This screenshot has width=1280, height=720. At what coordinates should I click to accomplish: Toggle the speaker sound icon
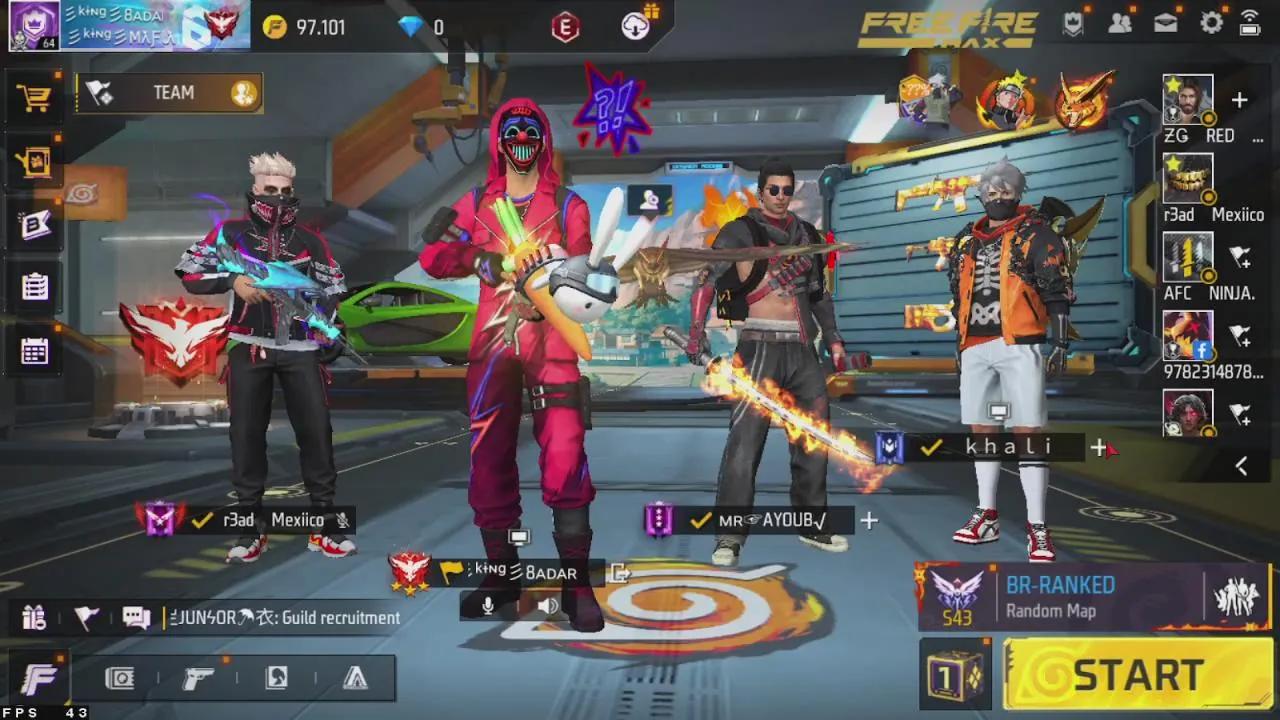[x=547, y=605]
